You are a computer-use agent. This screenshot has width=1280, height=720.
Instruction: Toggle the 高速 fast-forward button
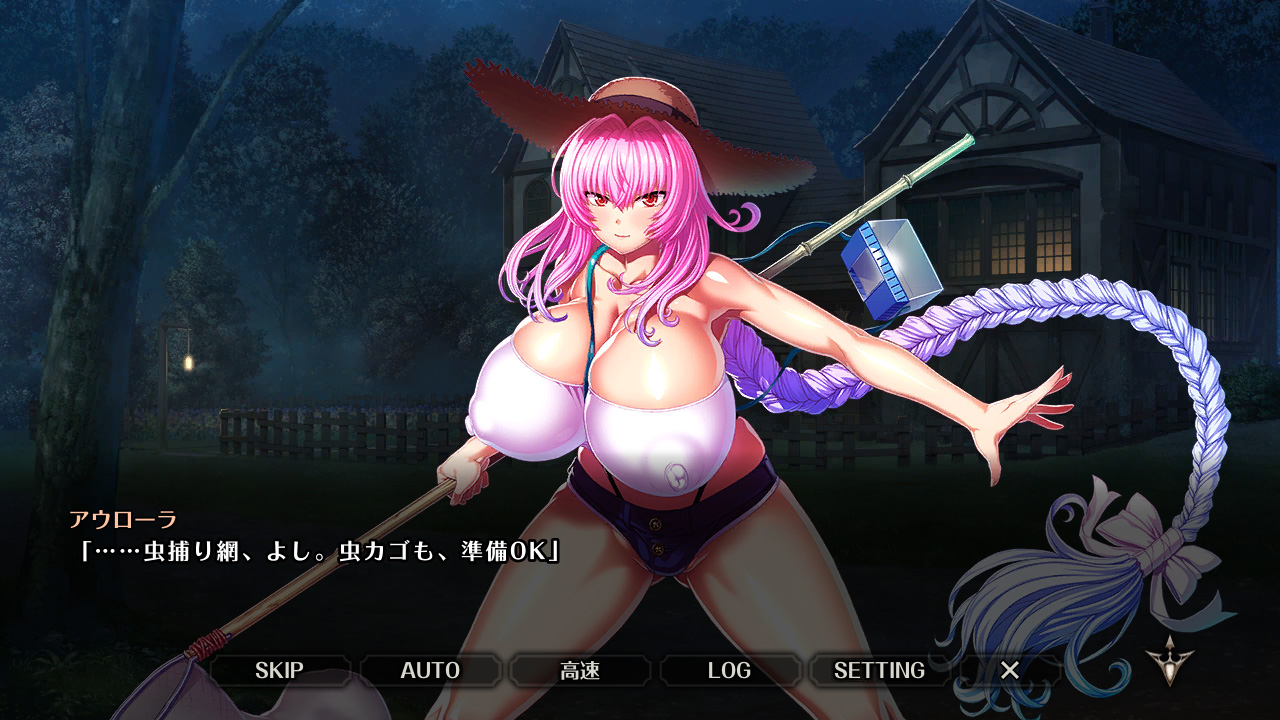point(580,670)
